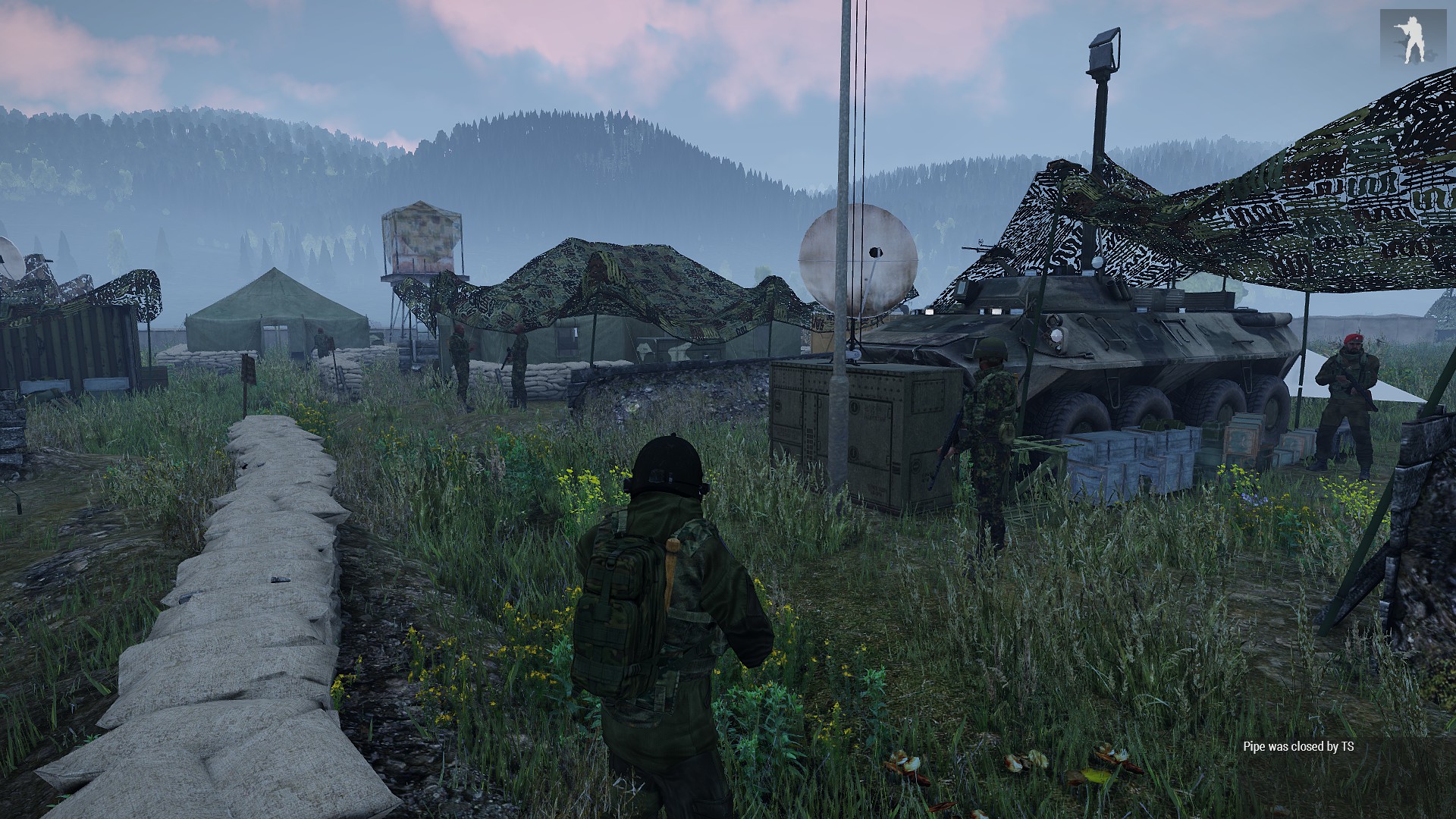Click the soldier stance indicator icon

pyautogui.click(x=1412, y=39)
